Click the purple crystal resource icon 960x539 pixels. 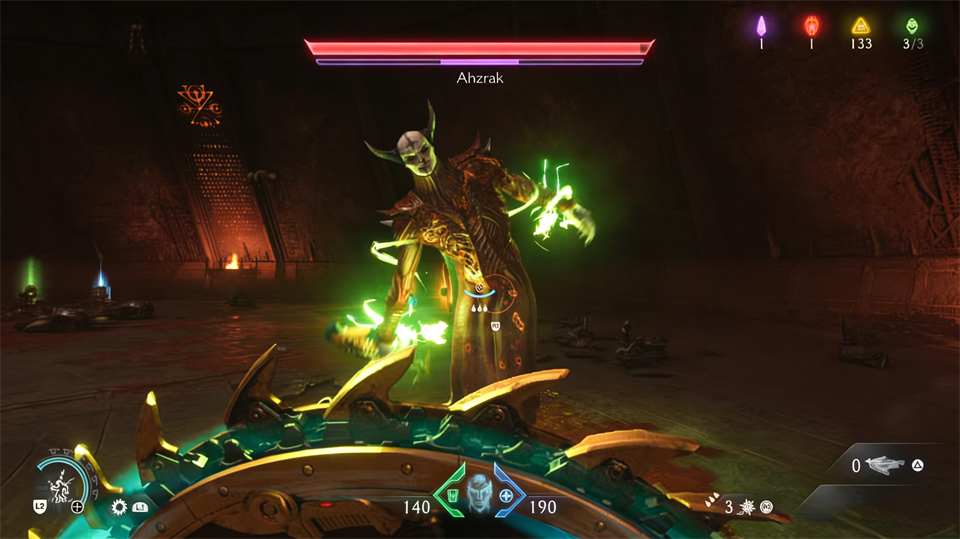(x=761, y=25)
